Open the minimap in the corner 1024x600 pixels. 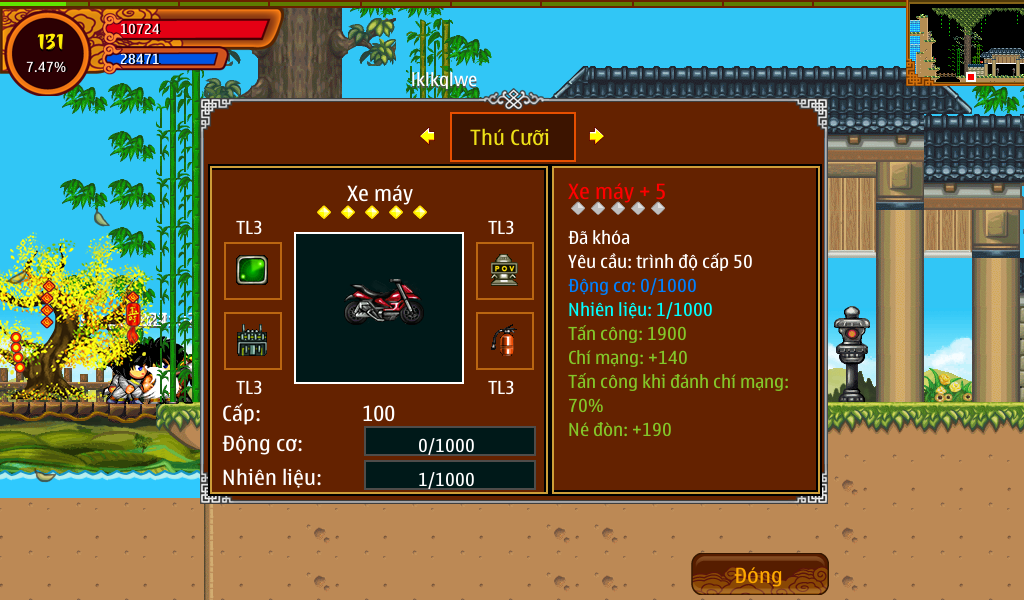[964, 43]
